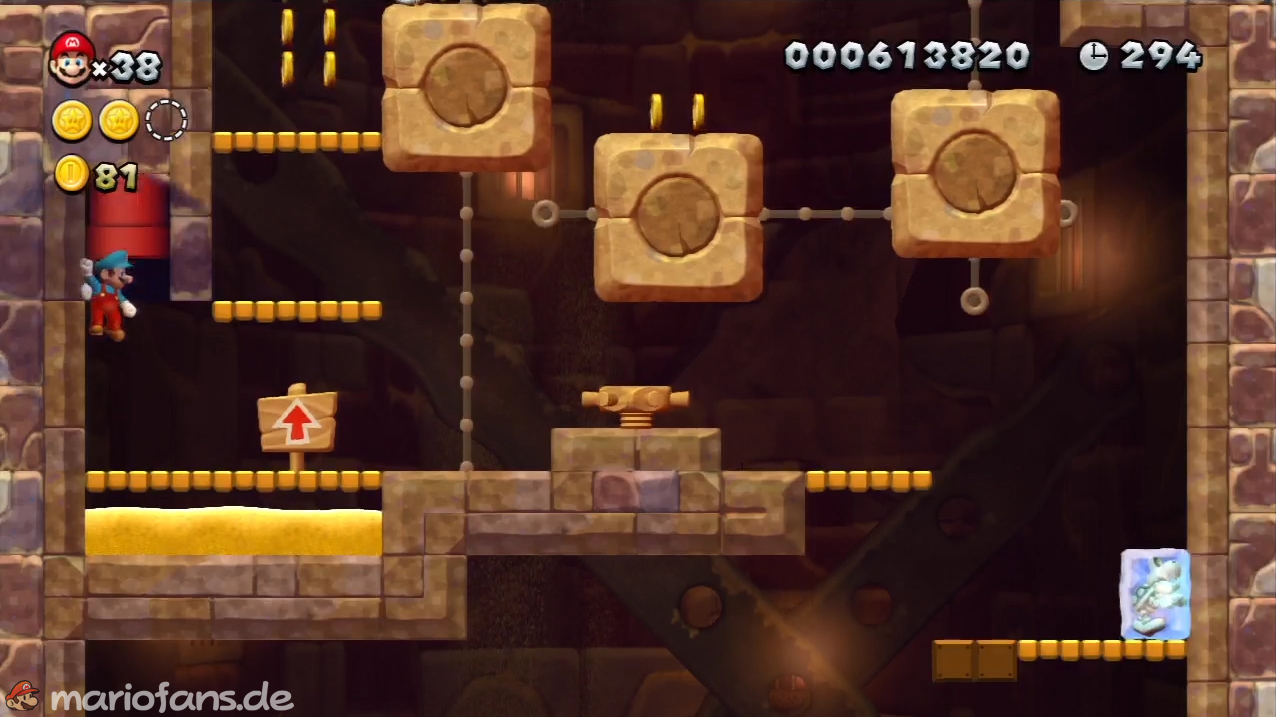Click the gold coin counter icon

click(x=71, y=174)
